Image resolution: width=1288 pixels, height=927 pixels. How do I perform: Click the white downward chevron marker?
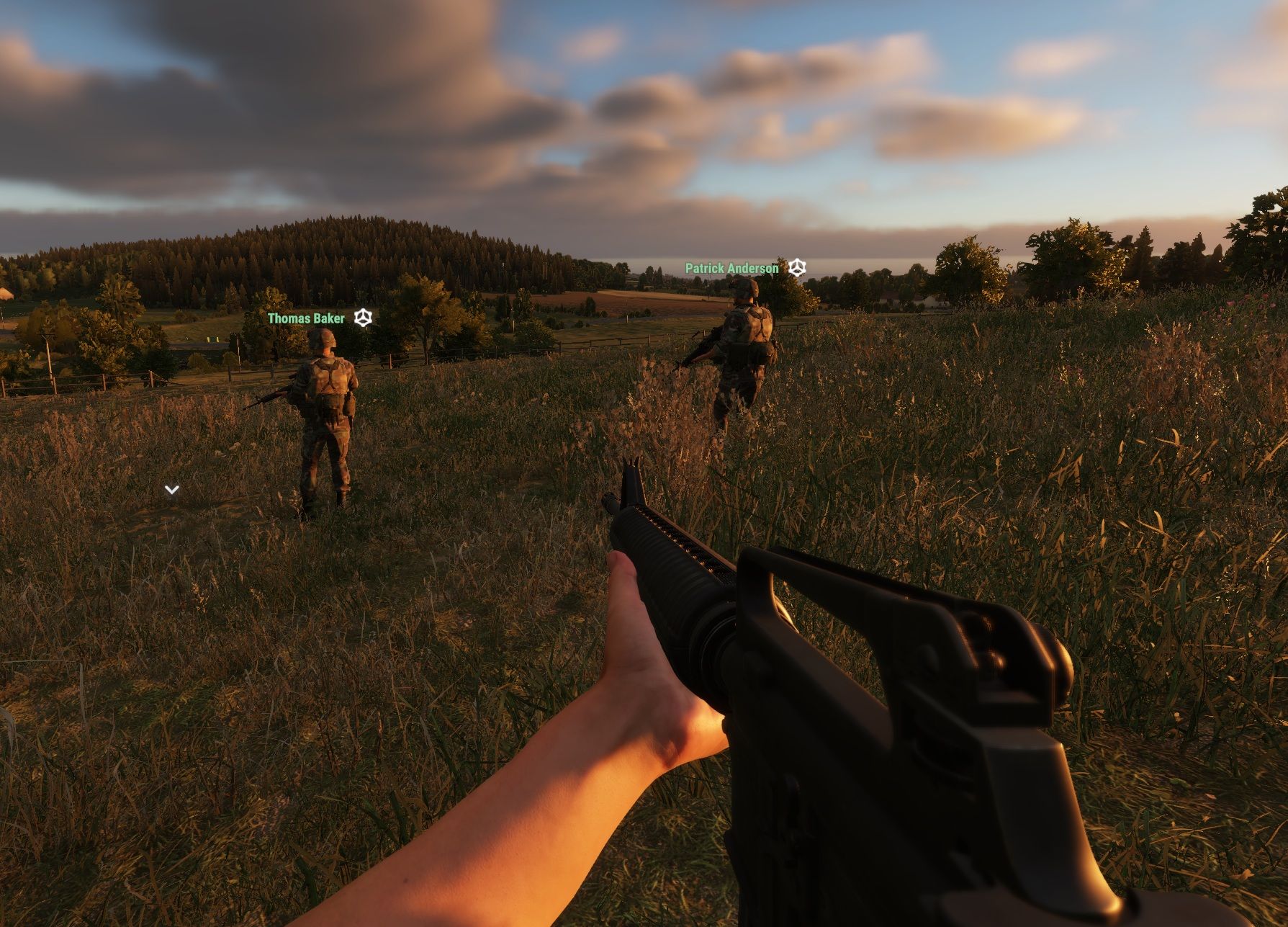(x=171, y=490)
